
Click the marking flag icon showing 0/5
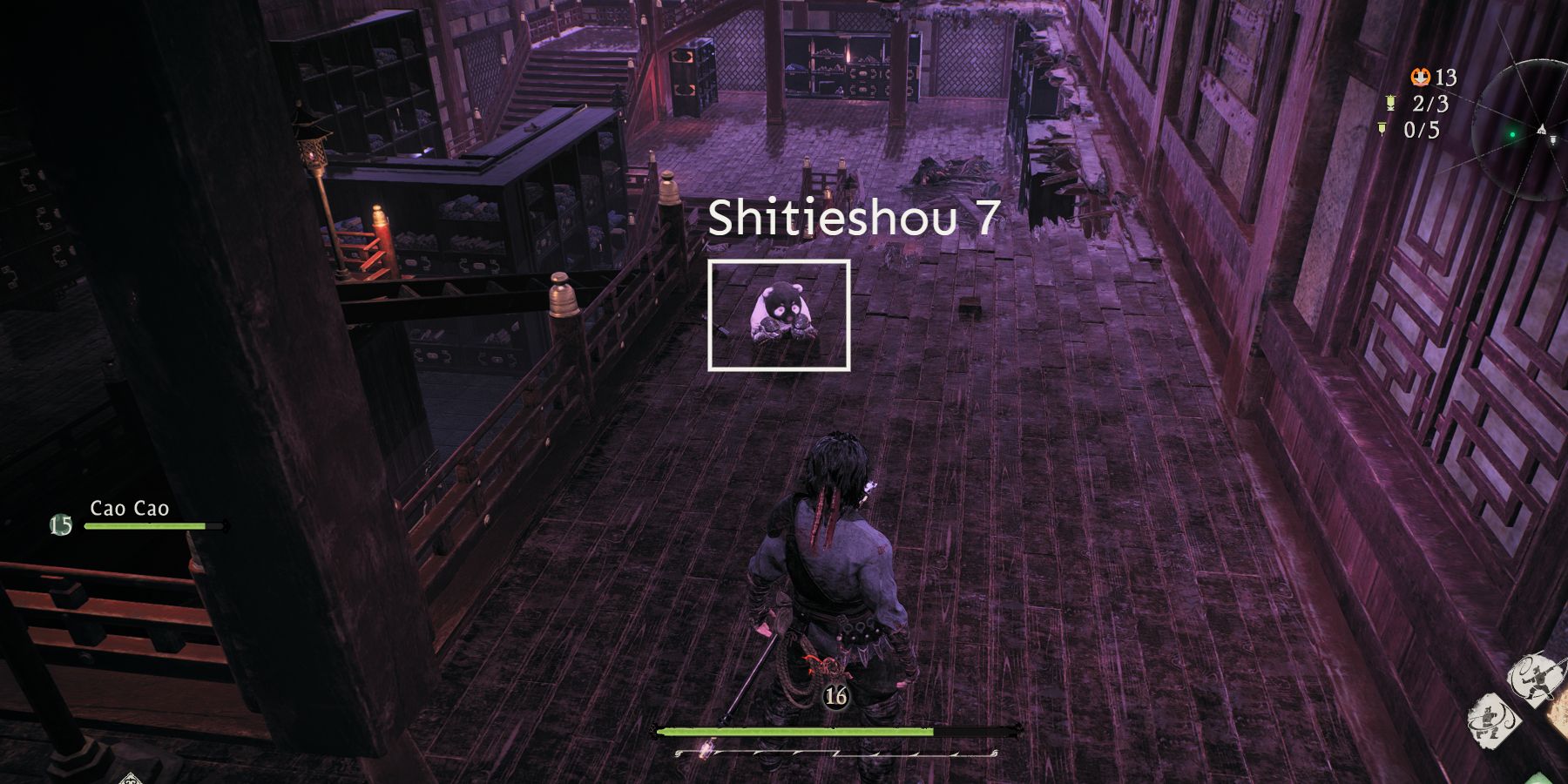click(1382, 127)
